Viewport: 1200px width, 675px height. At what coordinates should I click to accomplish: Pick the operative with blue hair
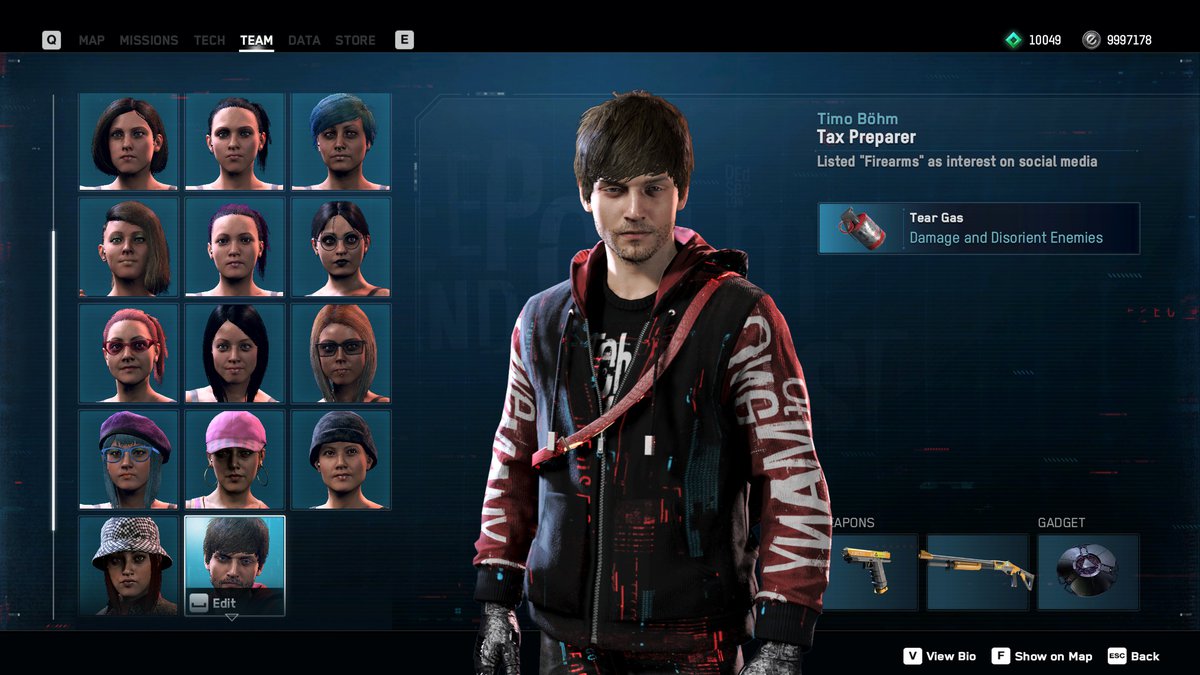coord(341,141)
